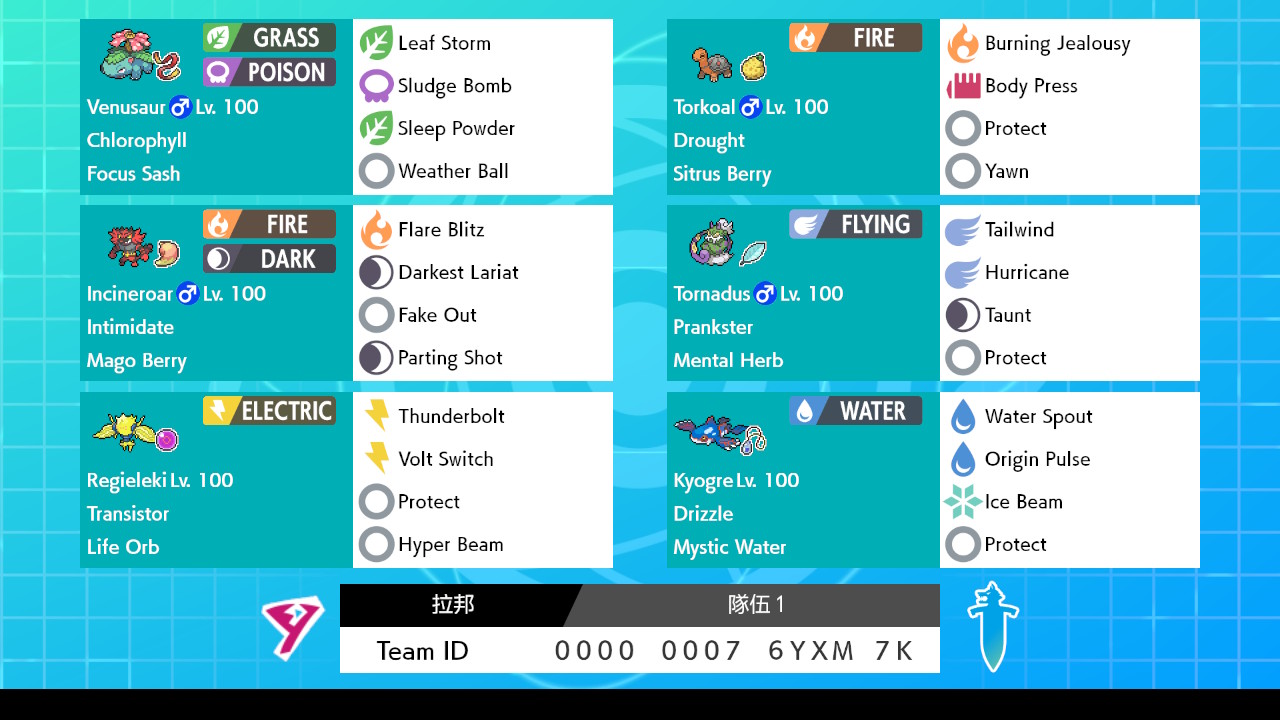This screenshot has height=720, width=1280.
Task: Select the Yawn move
Action: 1005,171
